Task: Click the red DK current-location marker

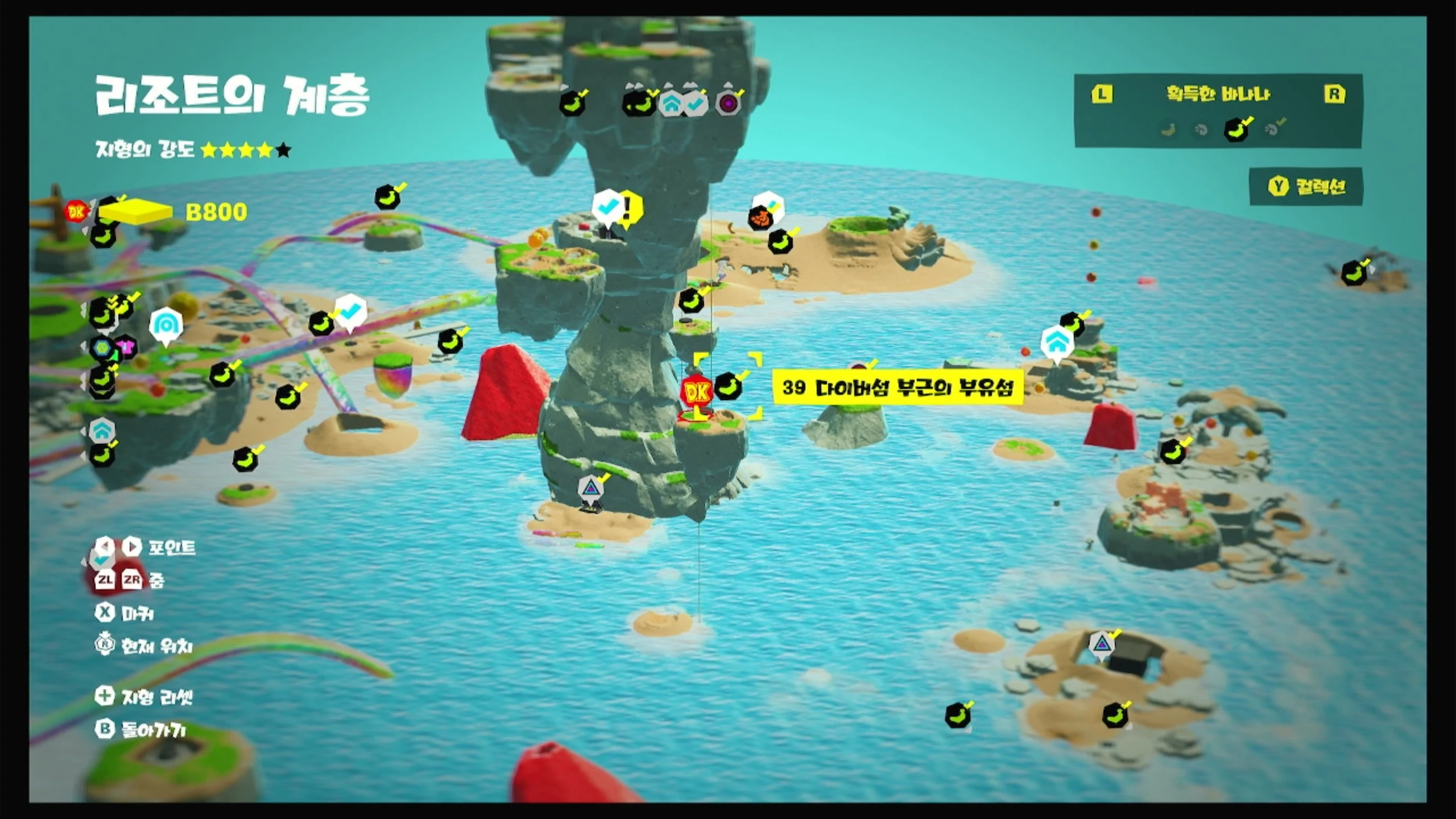Action: (x=696, y=392)
